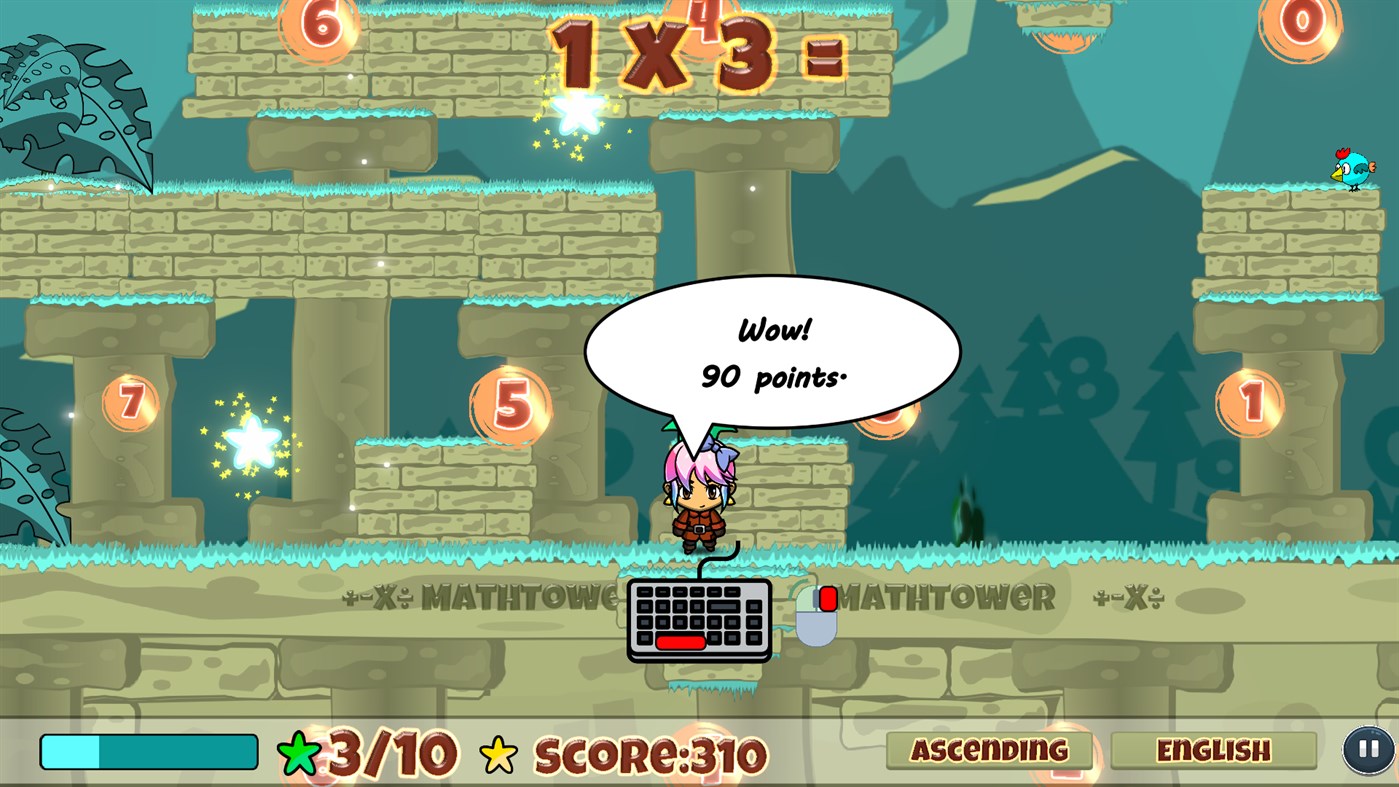This screenshot has width=1399, height=787.
Task: Open the English language selector
Action: coord(1212,750)
